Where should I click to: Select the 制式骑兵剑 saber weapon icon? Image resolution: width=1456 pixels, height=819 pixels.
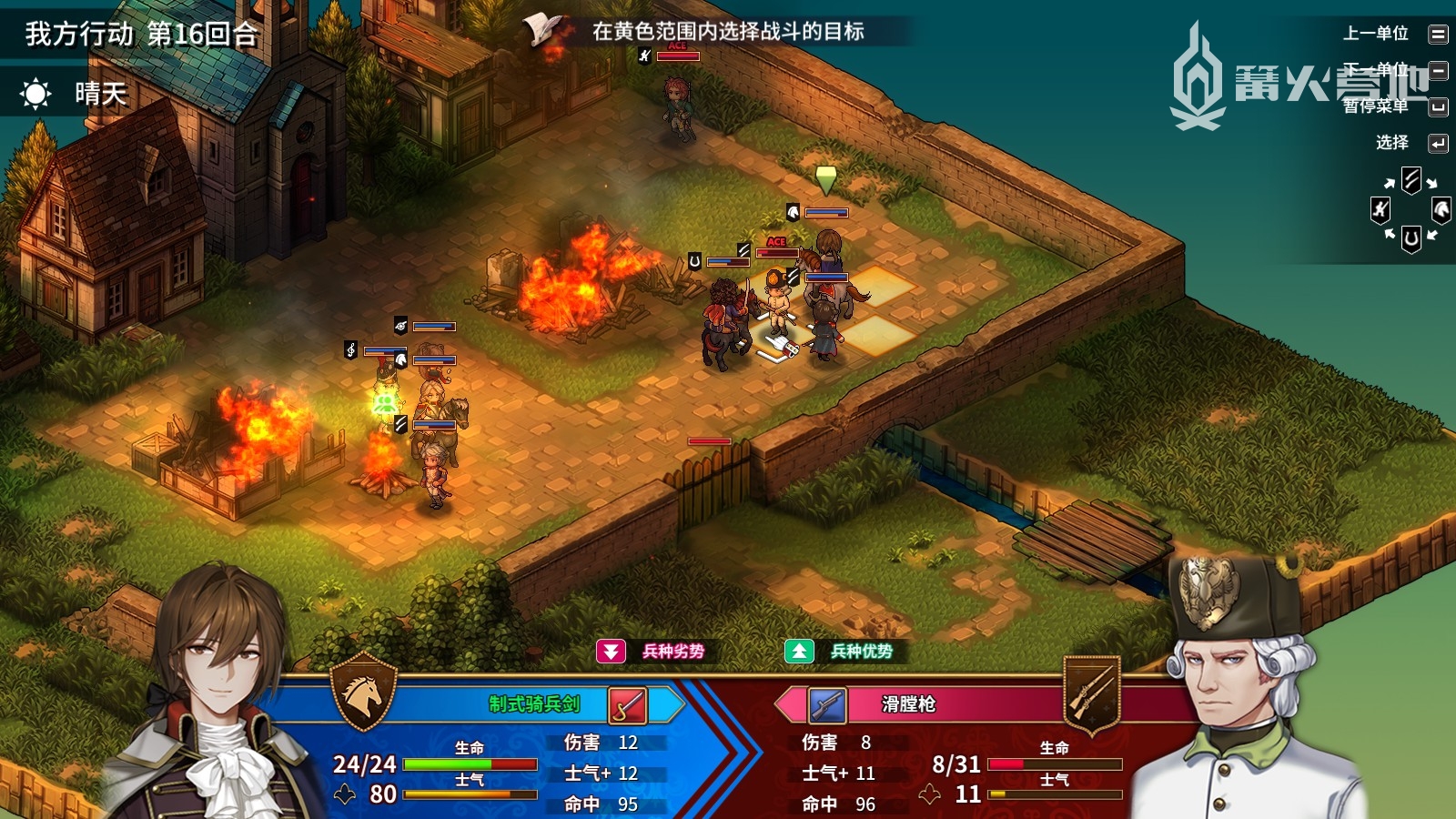click(627, 705)
